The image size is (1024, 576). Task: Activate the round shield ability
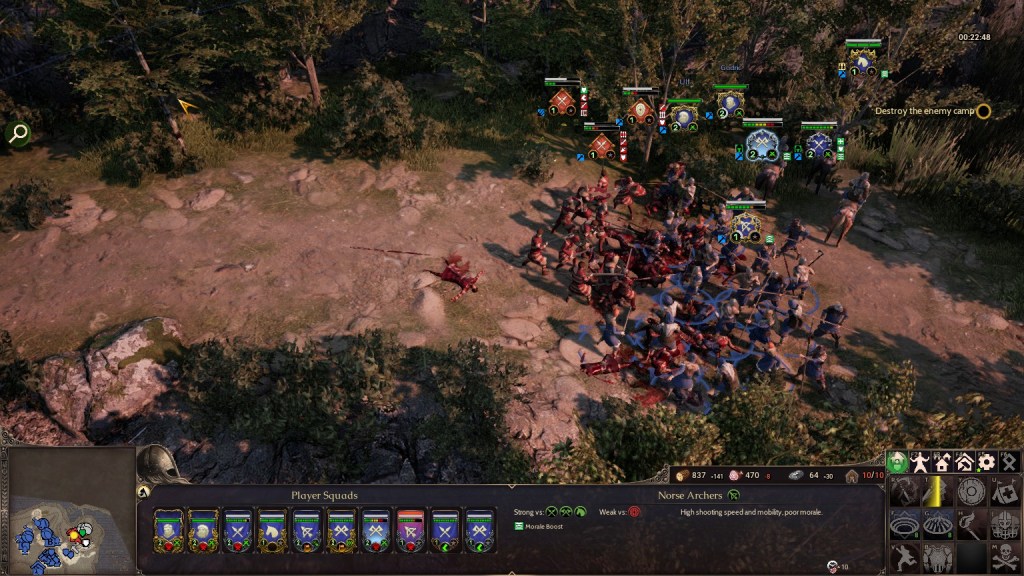pos(971,491)
